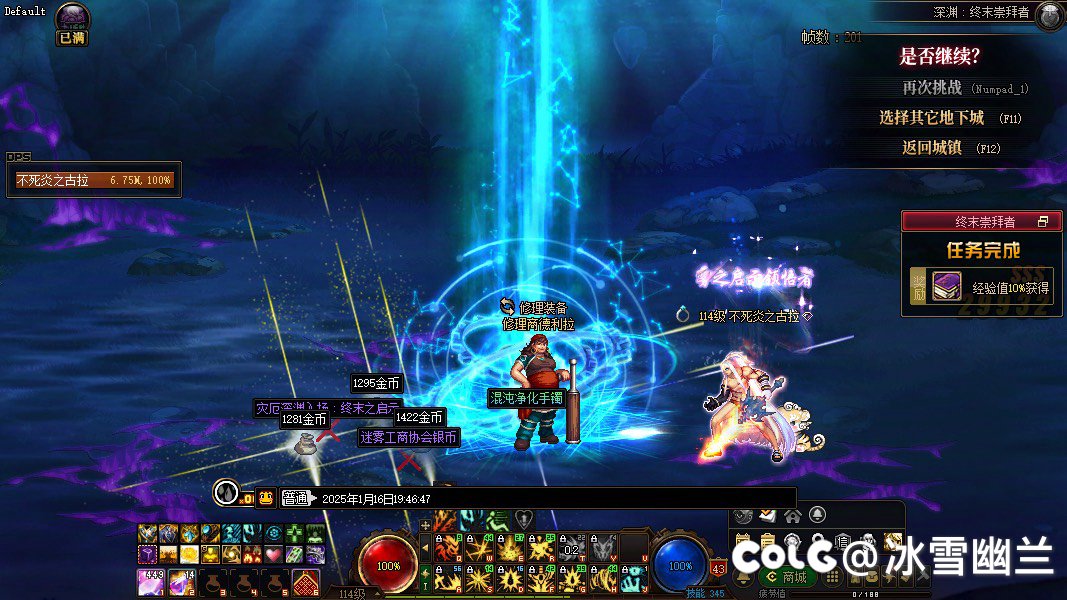Viewport: 1067px width, 600px height.
Task: Open the grid menu button beside 商城
Action: coord(832,577)
